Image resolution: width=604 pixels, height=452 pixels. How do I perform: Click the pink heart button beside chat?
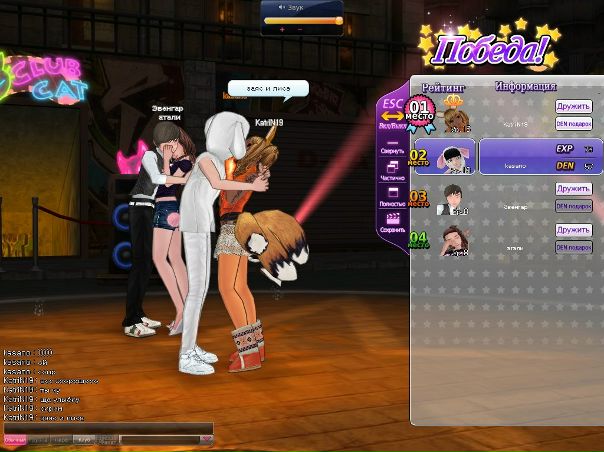[206, 438]
